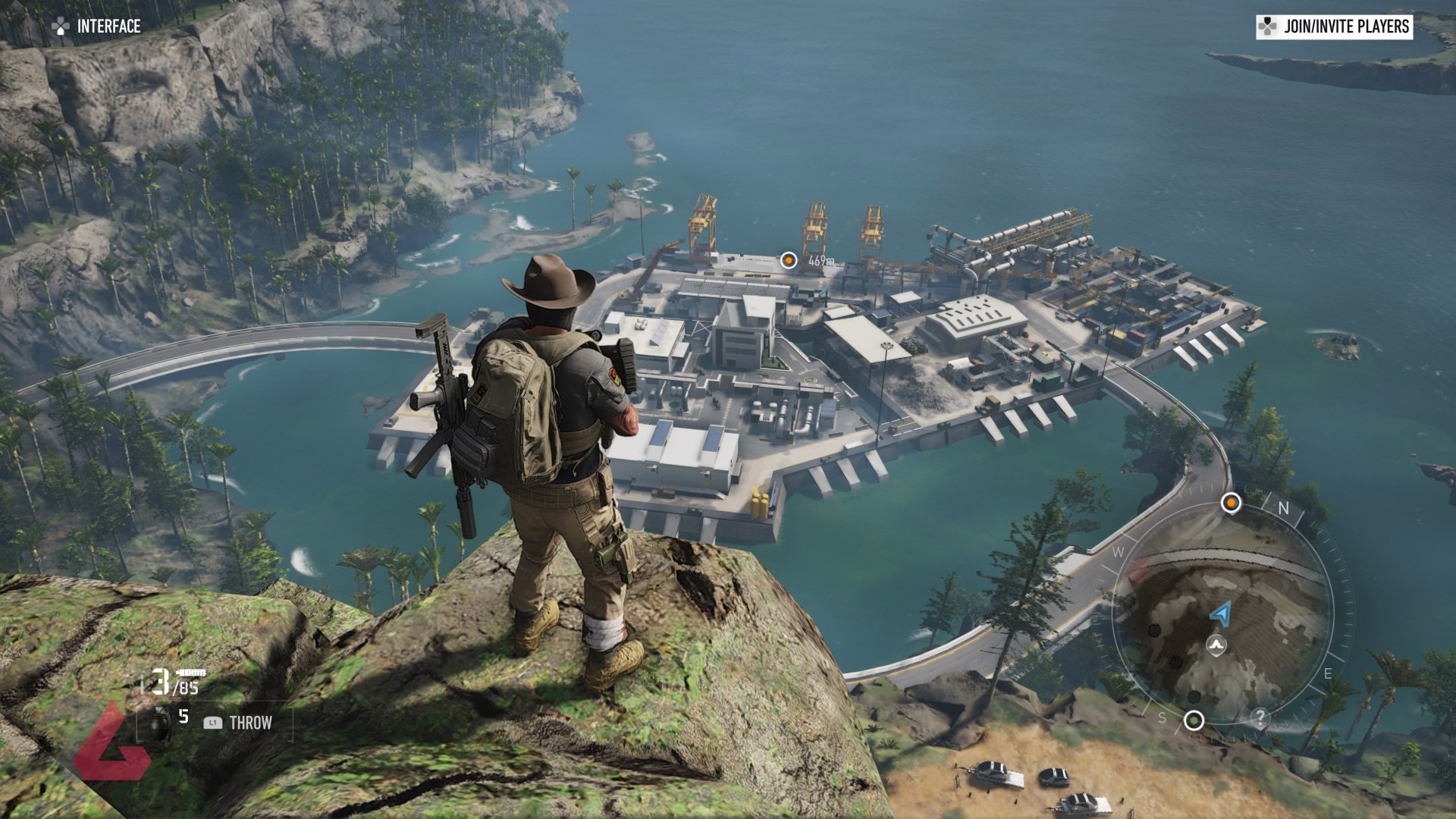Select the grenade item icon
The width and height of the screenshot is (1456, 819).
point(160,721)
